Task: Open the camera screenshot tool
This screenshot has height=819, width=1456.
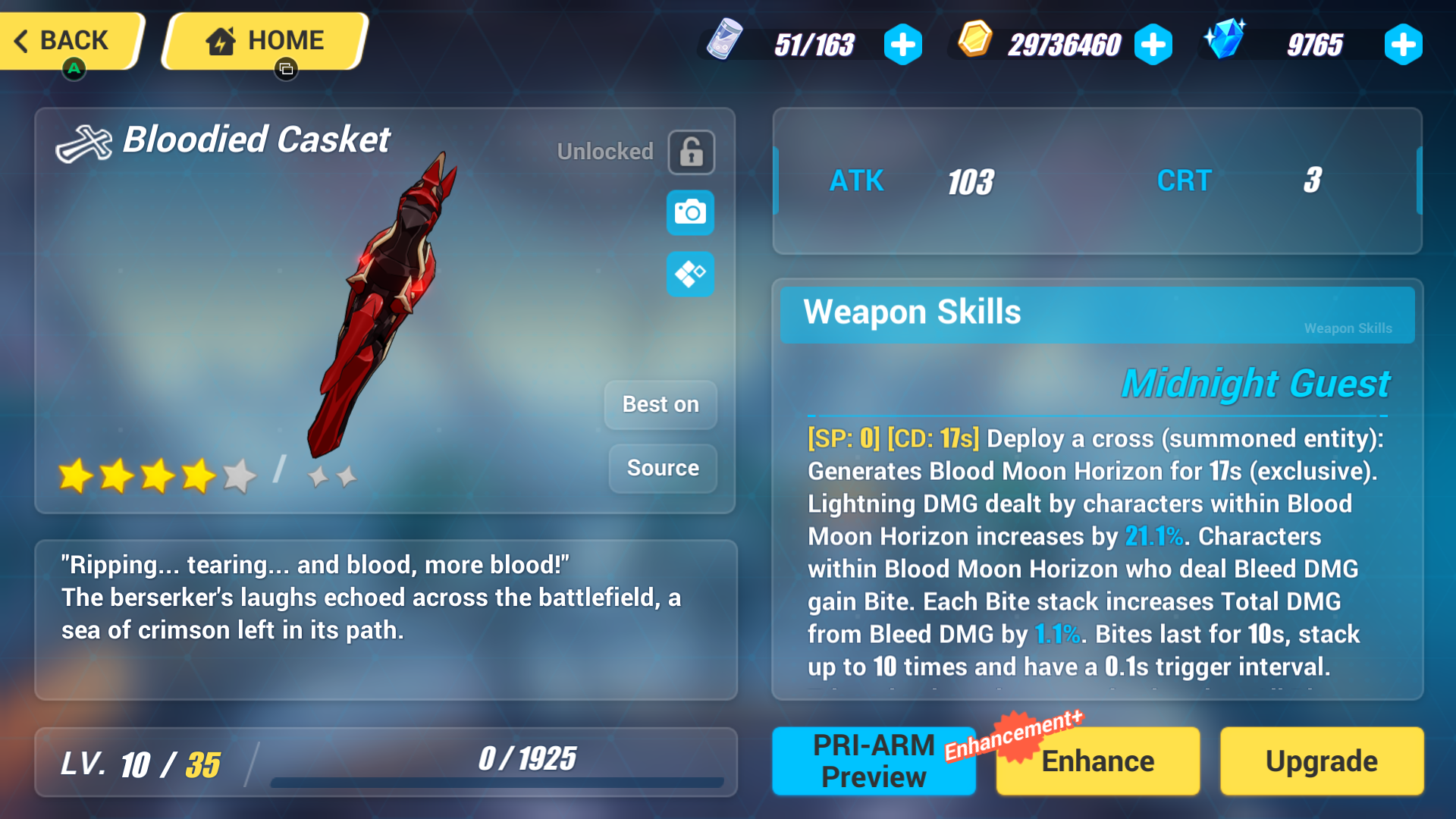Action: (x=689, y=213)
